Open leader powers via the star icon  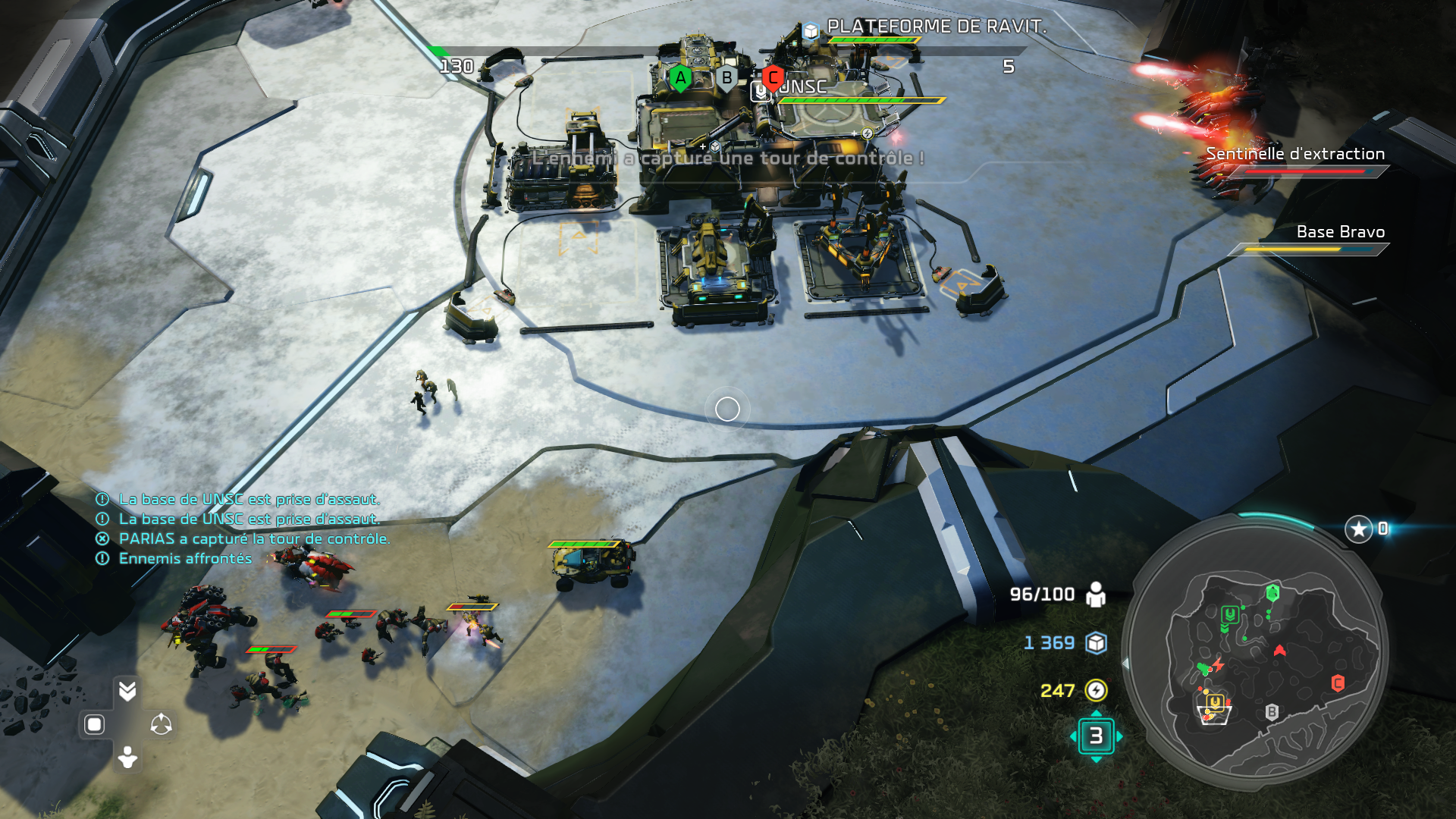tap(1358, 529)
